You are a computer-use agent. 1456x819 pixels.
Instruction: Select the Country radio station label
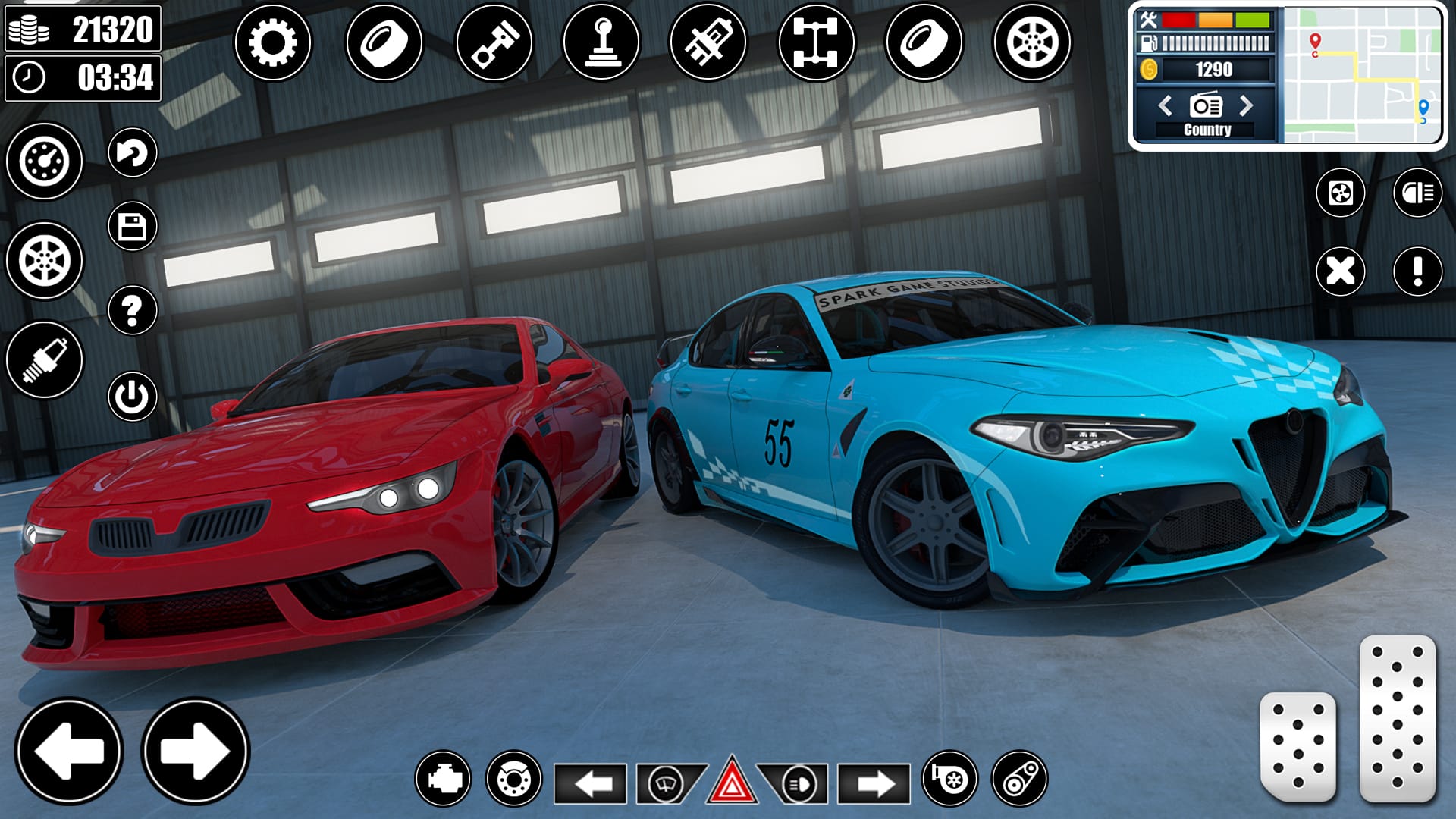[x=1207, y=130]
